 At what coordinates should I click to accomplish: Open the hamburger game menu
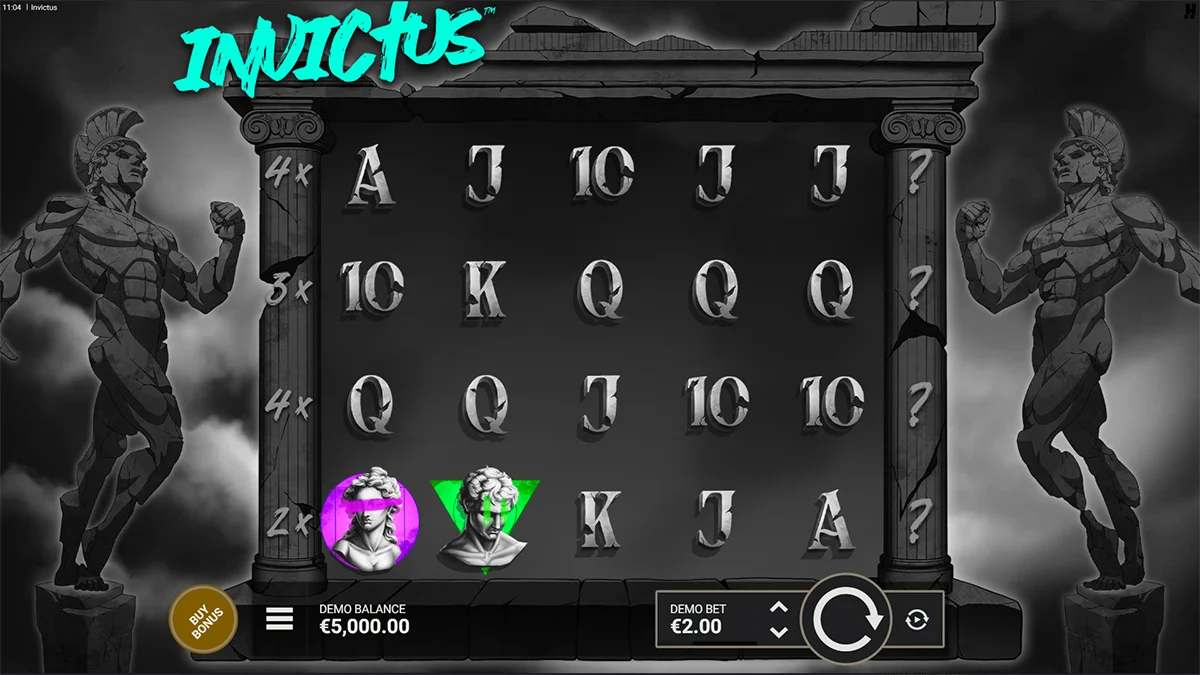click(x=280, y=620)
